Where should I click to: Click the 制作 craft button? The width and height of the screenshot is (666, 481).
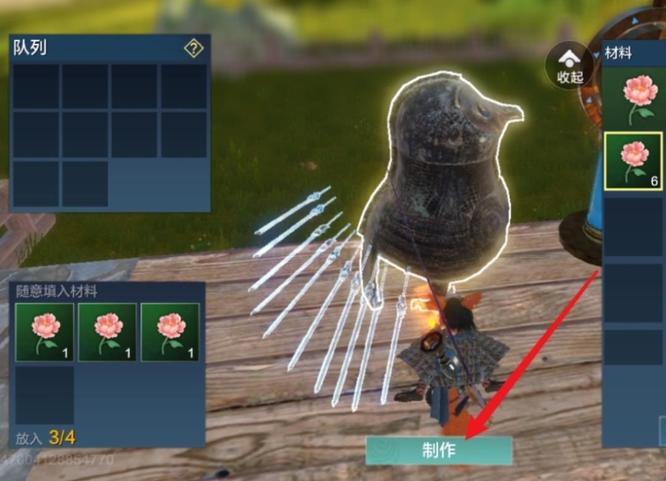pos(439,450)
